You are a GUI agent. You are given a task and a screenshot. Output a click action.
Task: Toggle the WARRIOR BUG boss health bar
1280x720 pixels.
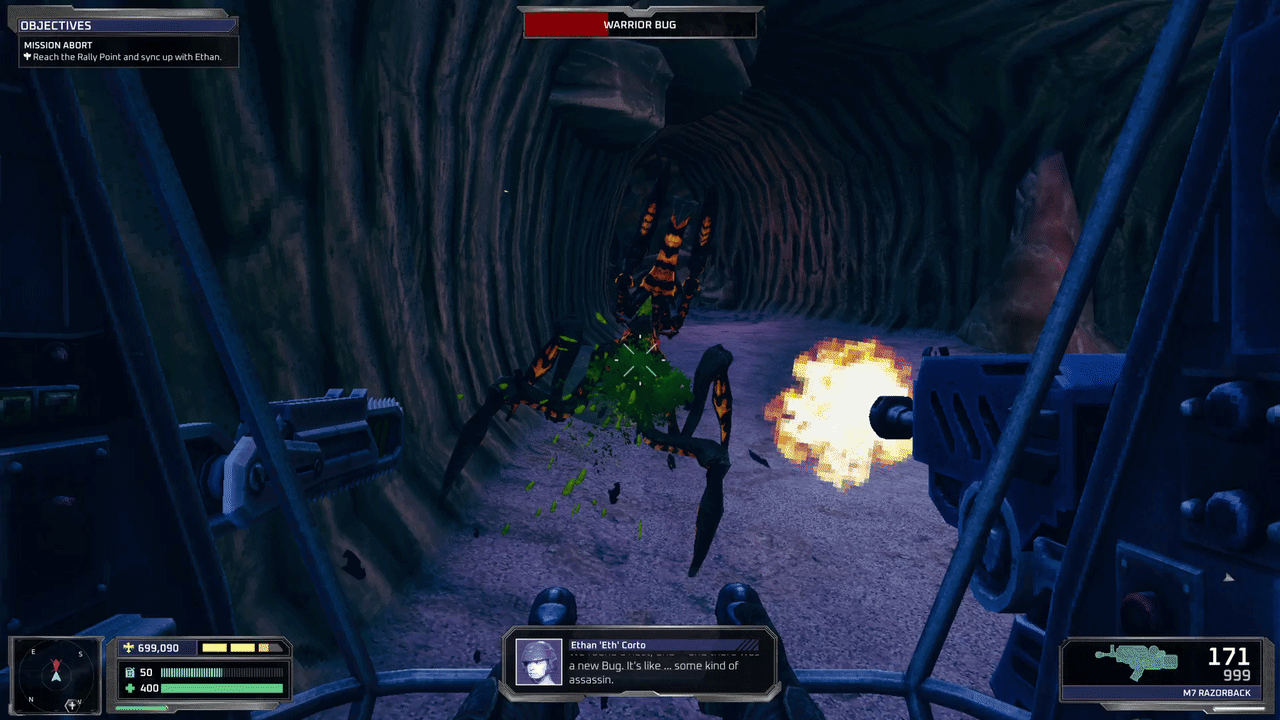point(640,25)
